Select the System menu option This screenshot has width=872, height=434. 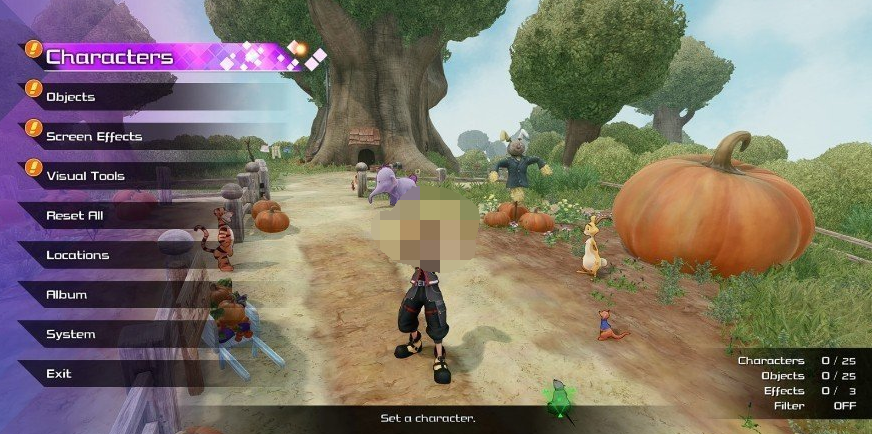(x=71, y=334)
